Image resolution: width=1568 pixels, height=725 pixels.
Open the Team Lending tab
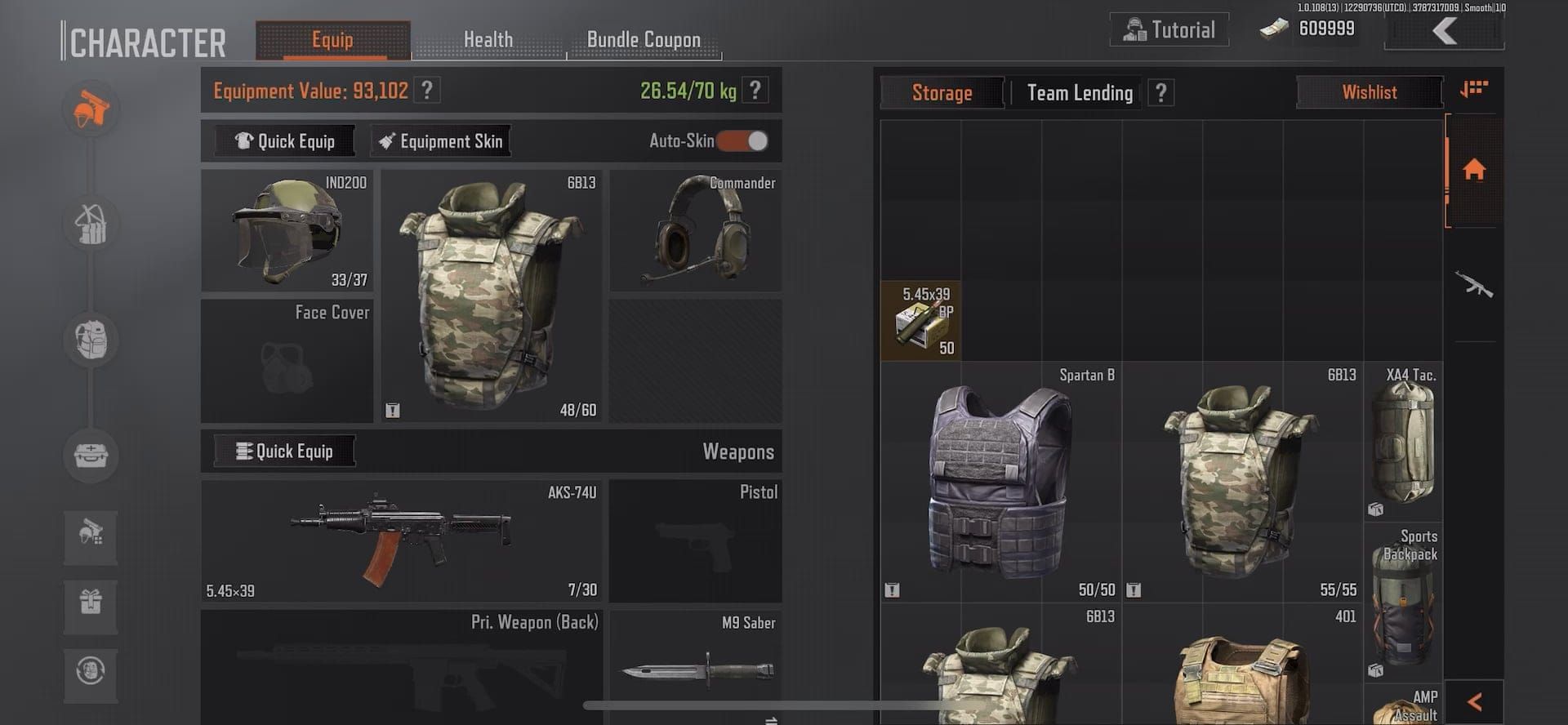coord(1080,92)
